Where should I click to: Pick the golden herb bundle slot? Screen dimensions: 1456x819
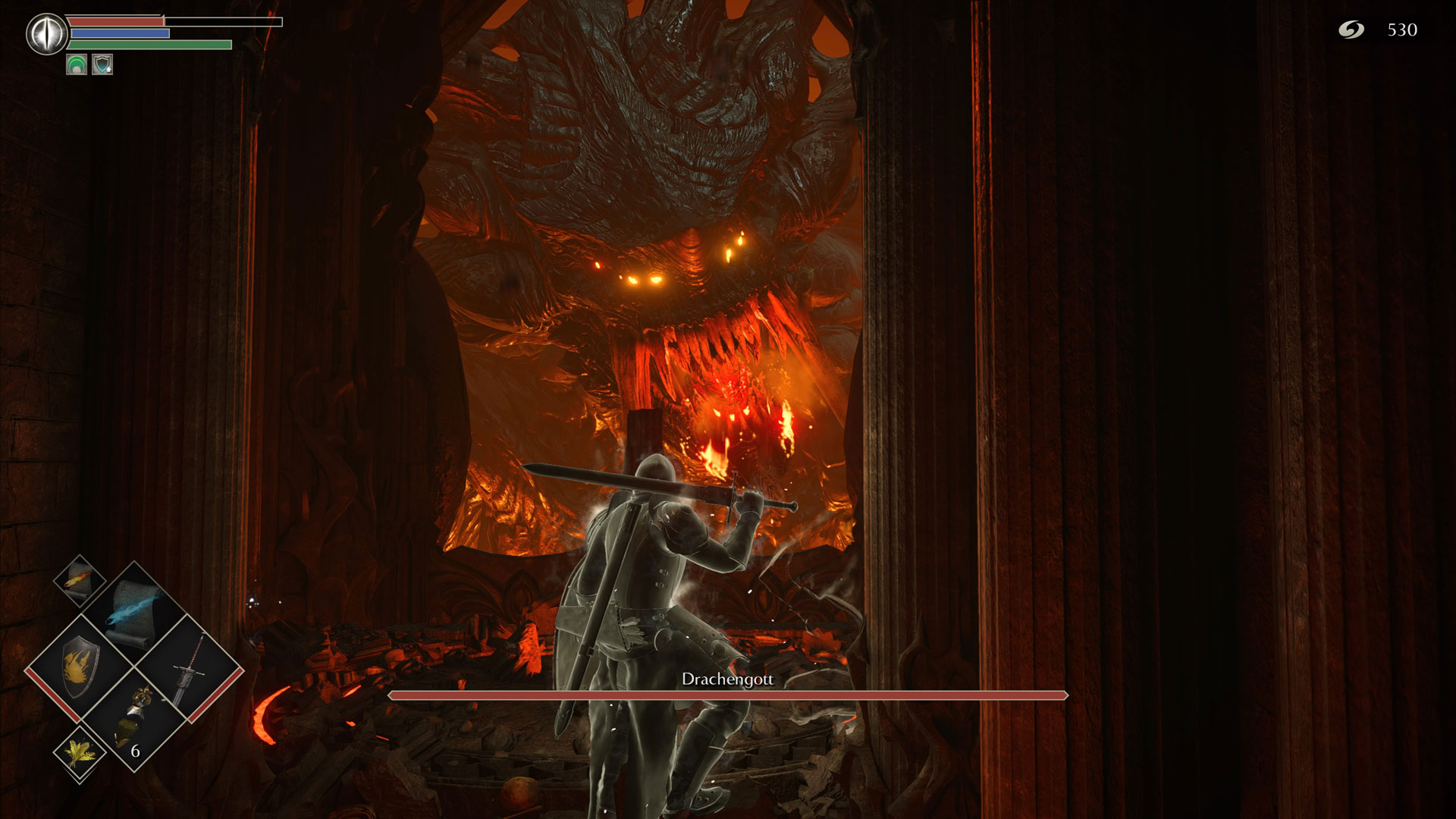(x=79, y=752)
